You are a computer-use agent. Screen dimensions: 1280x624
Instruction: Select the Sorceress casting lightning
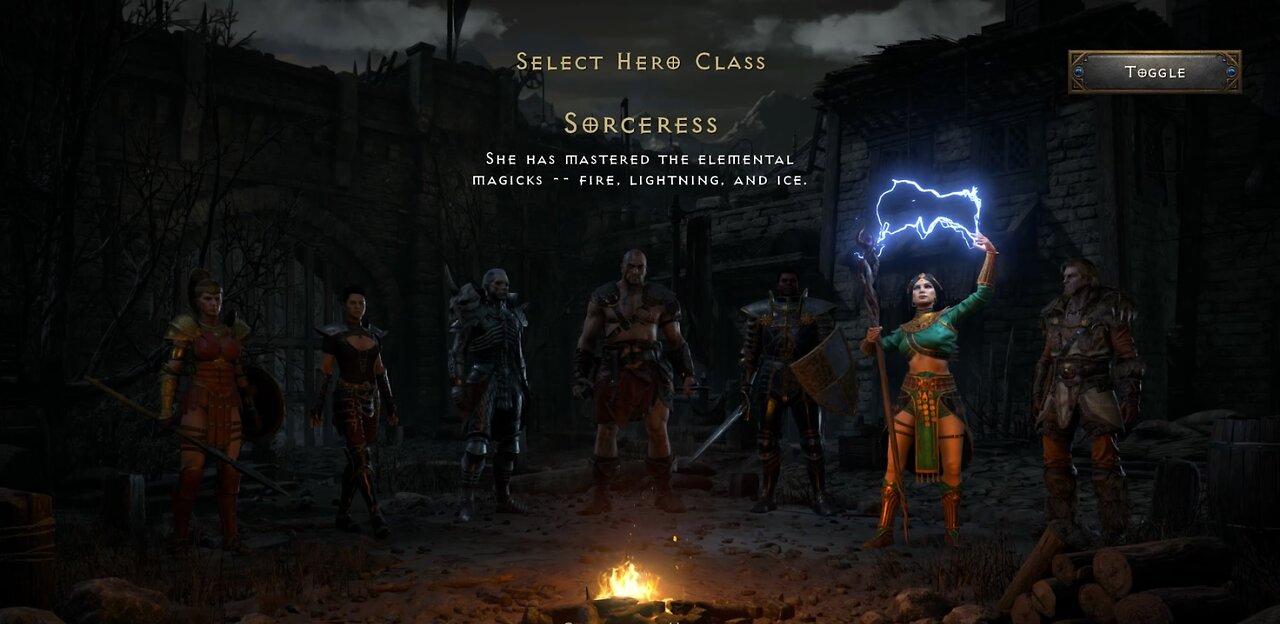pyautogui.click(x=925, y=390)
